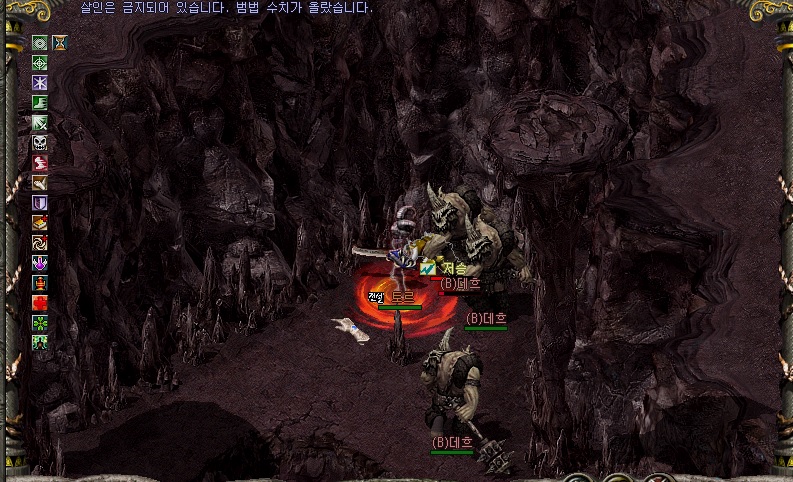Select the green running boot icon
Screen dimensions: 793x482
click(x=40, y=103)
